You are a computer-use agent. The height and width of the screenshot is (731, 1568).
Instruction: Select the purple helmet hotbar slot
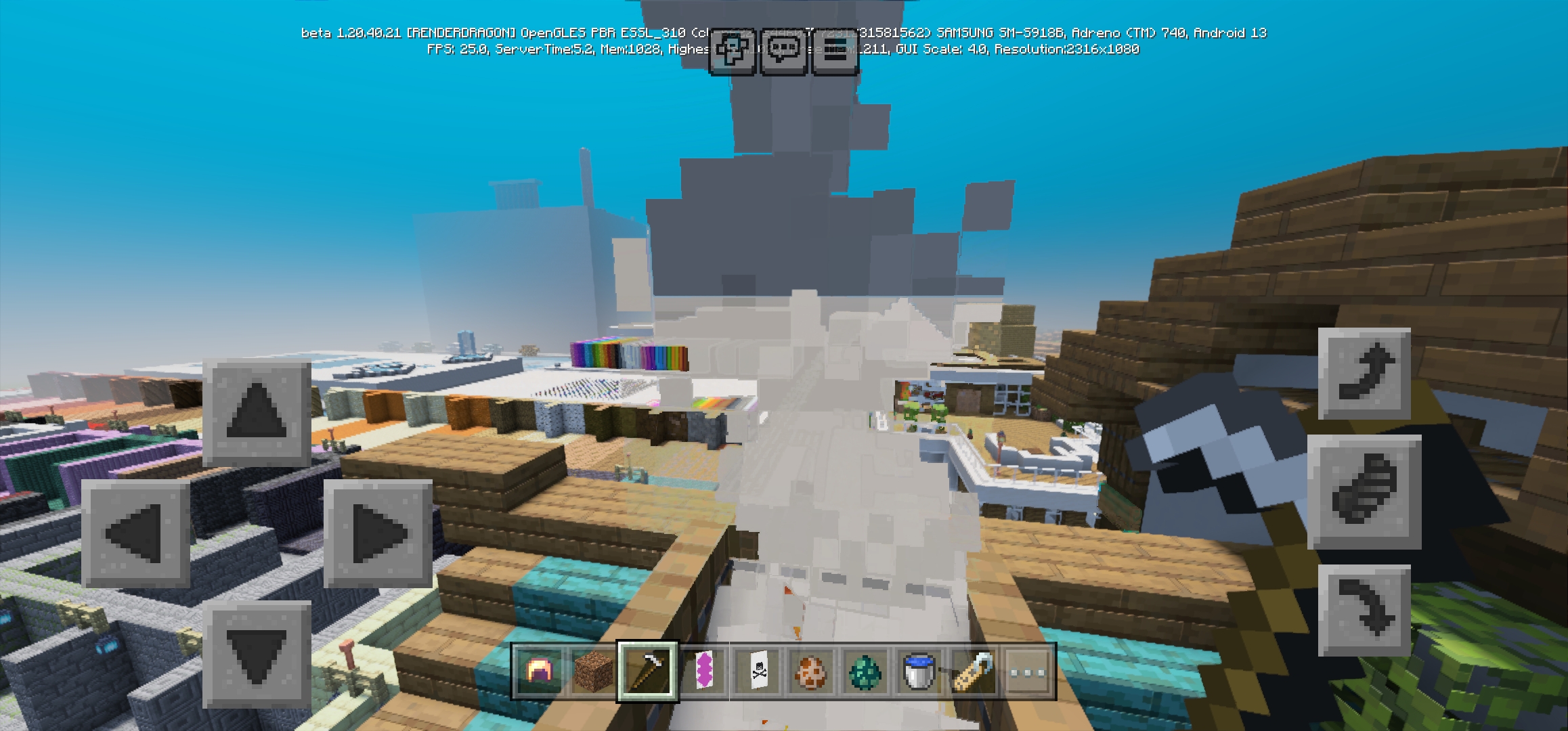(539, 671)
